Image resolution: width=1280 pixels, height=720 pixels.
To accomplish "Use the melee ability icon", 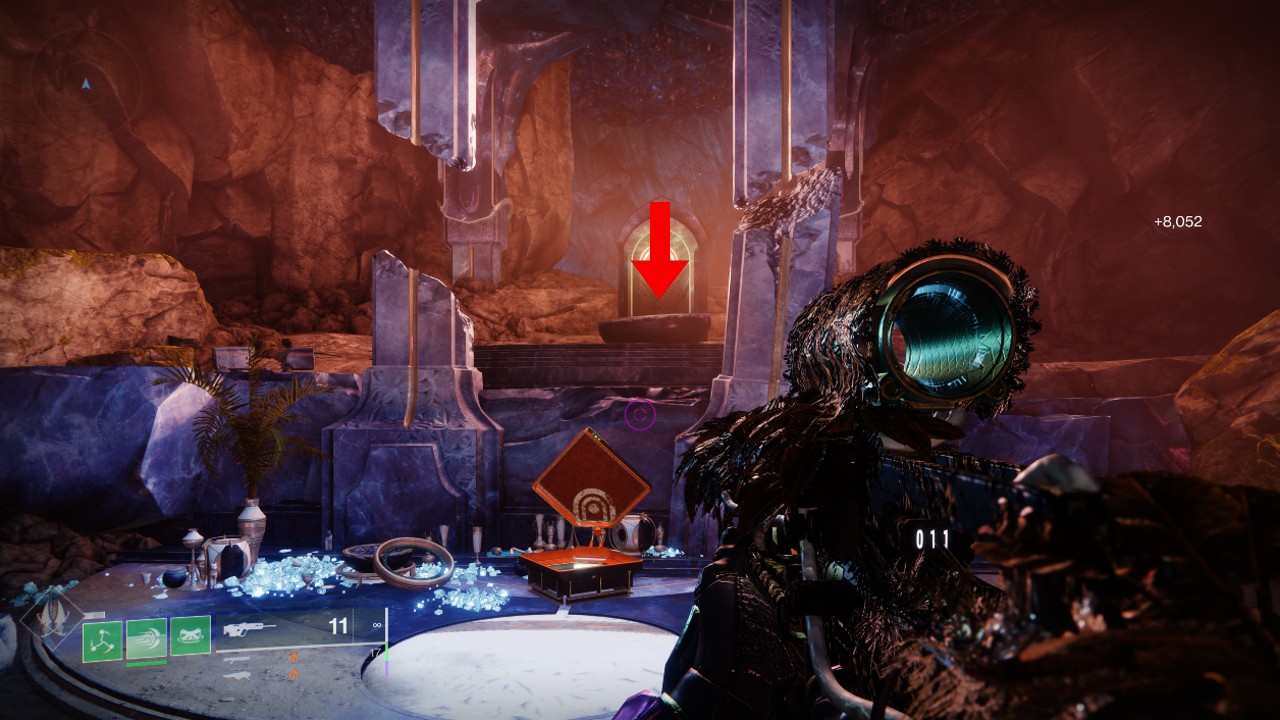I will [x=146, y=638].
